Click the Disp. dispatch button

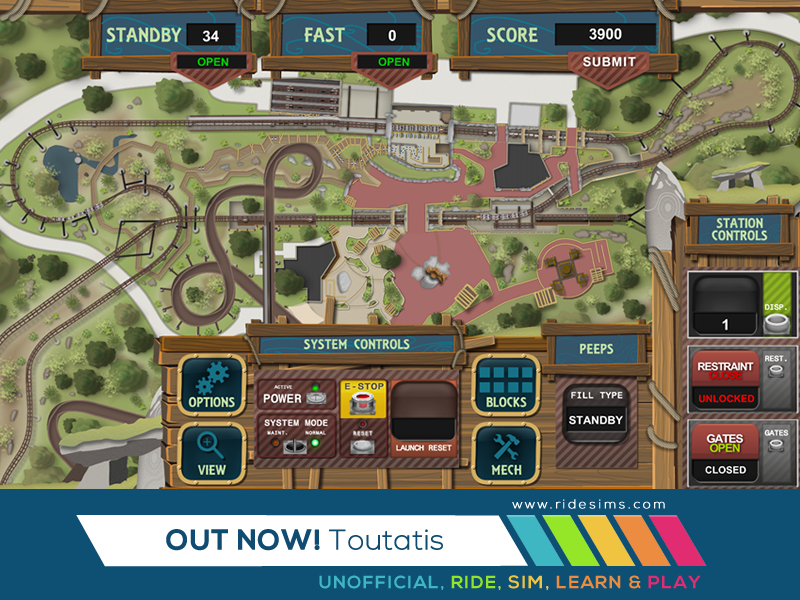click(x=774, y=323)
